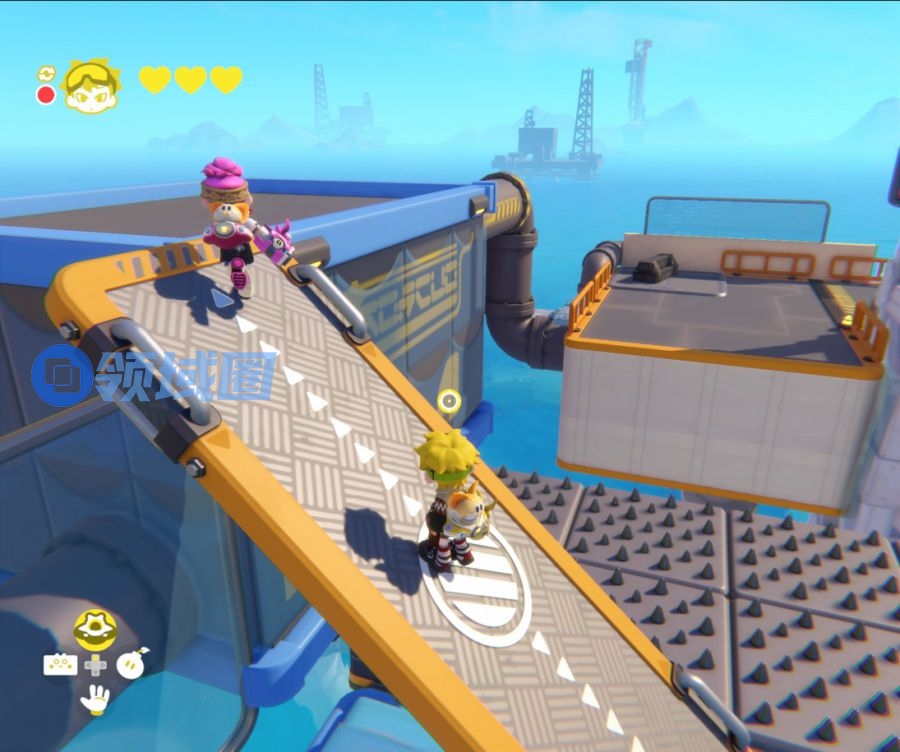Click the character swap arrows icon

[46, 74]
